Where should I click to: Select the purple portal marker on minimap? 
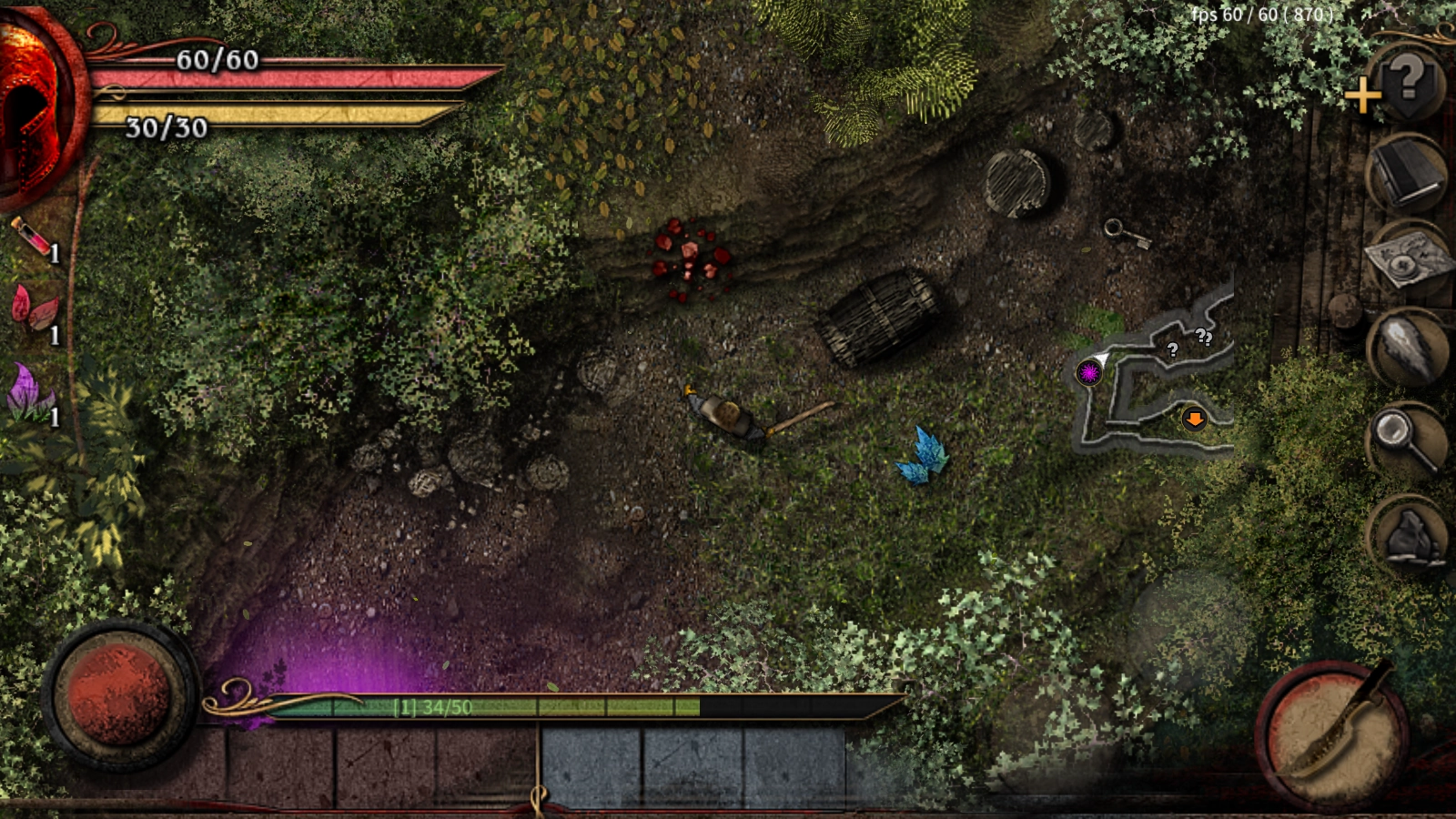pos(1088,372)
